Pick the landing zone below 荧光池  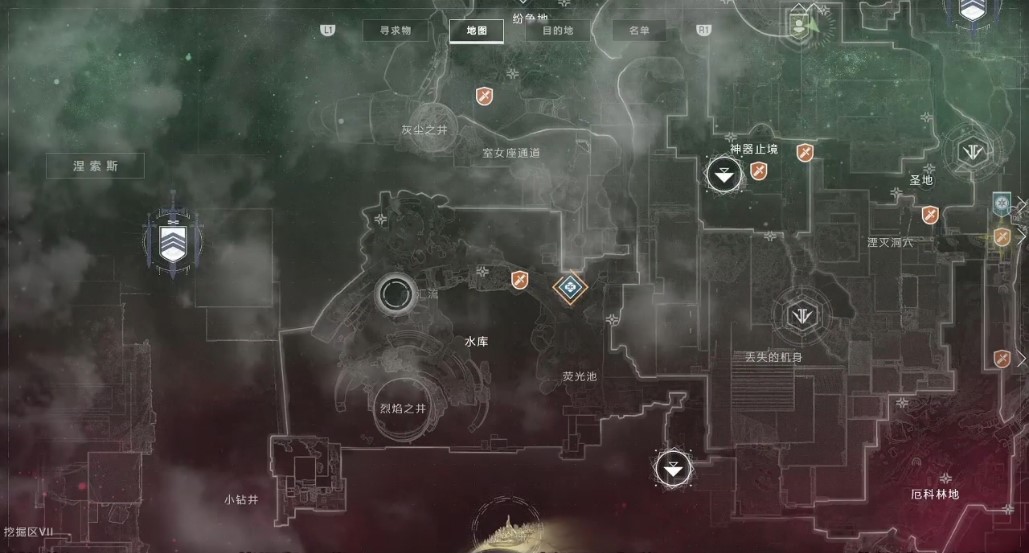pos(673,467)
